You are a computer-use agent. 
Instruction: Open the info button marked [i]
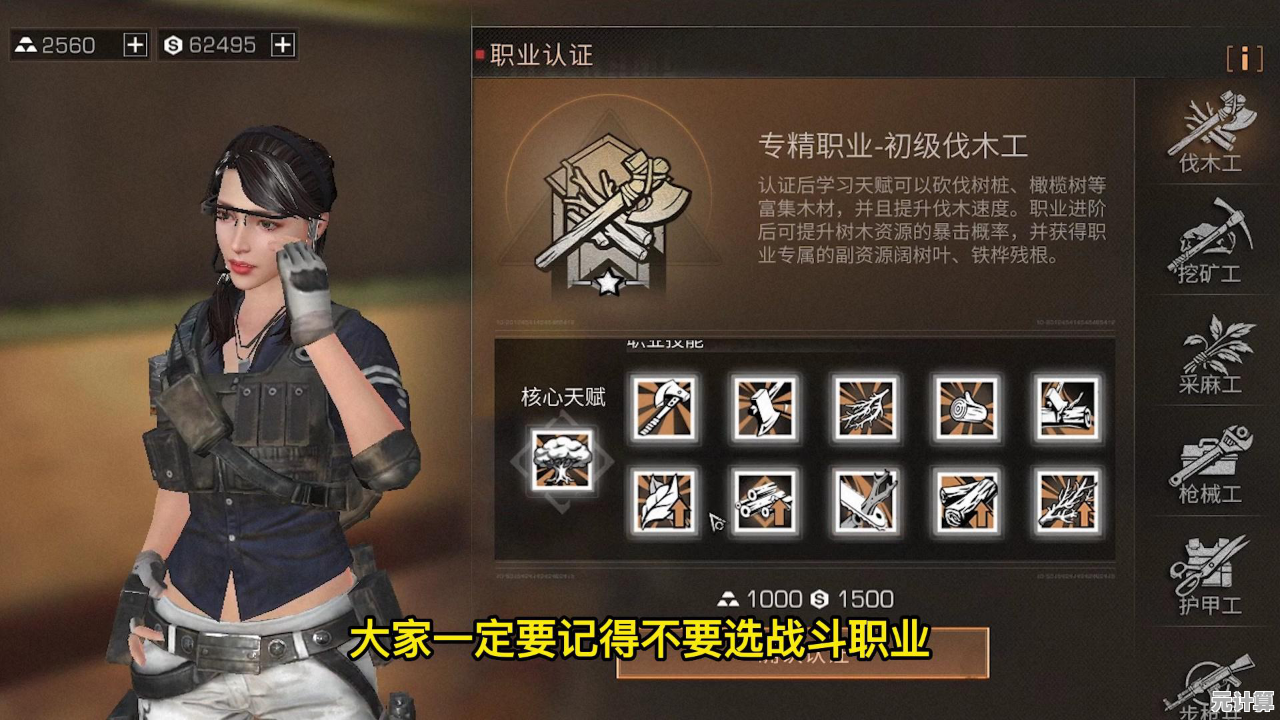[1244, 58]
